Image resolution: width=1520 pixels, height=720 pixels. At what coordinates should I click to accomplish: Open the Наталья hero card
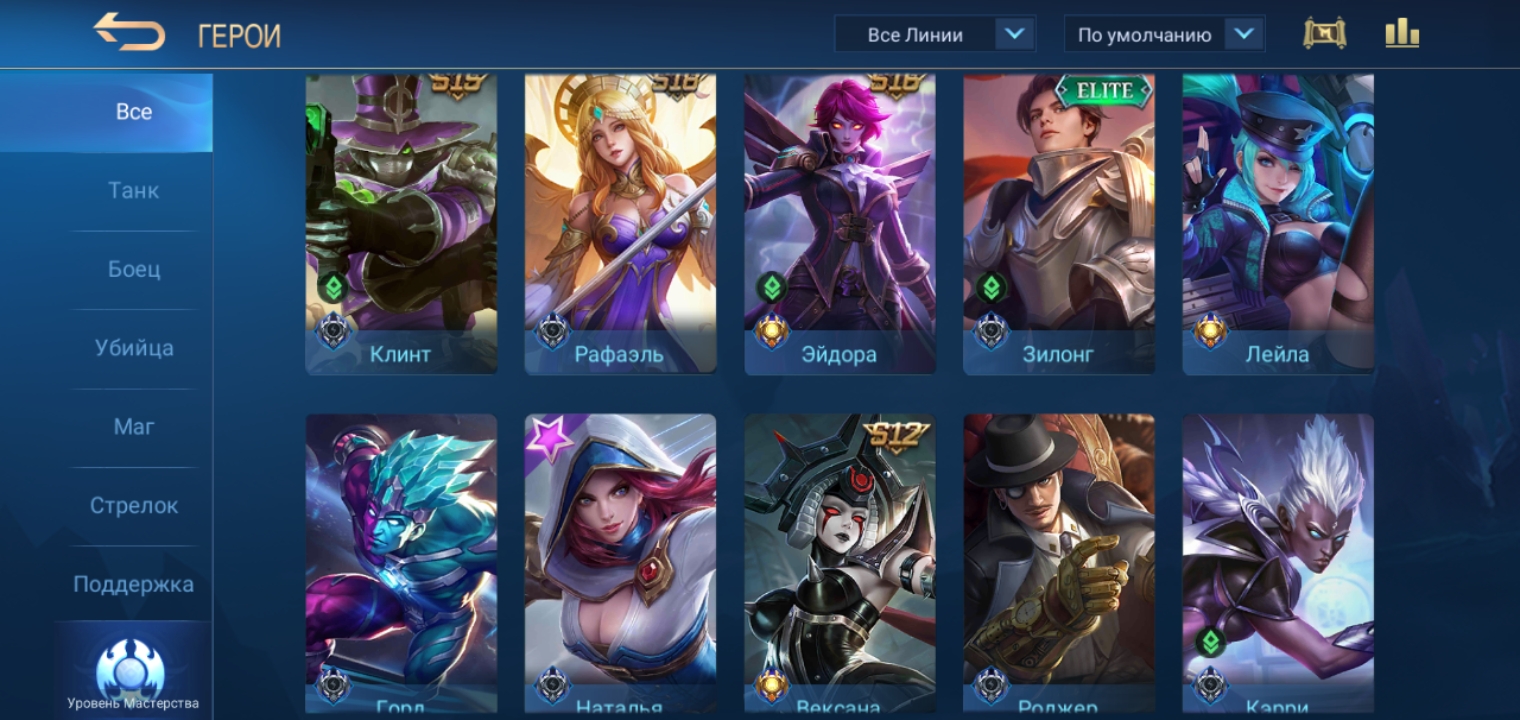(x=620, y=560)
